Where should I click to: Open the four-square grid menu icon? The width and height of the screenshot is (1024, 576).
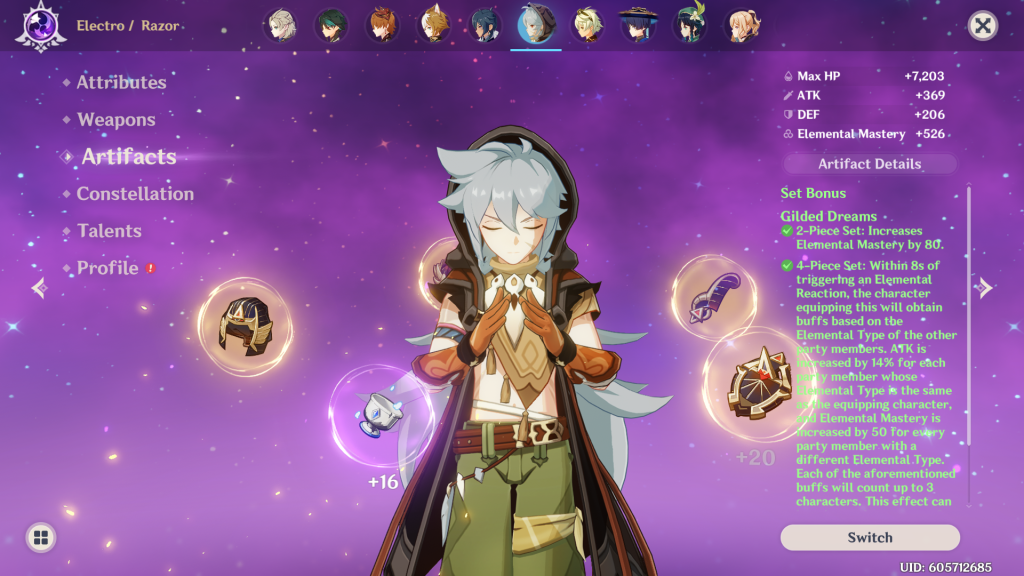41,538
